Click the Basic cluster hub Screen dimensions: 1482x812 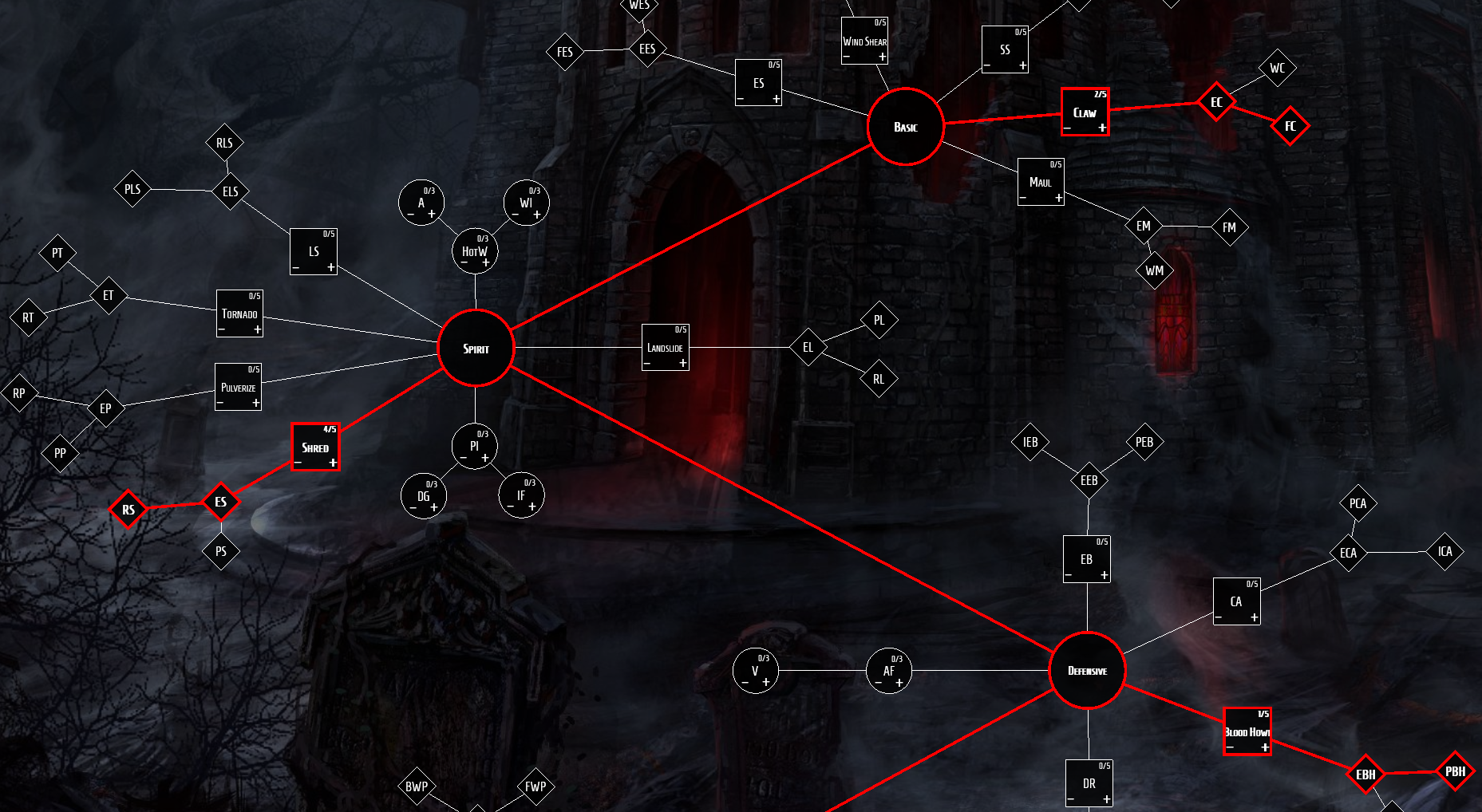[905, 127]
